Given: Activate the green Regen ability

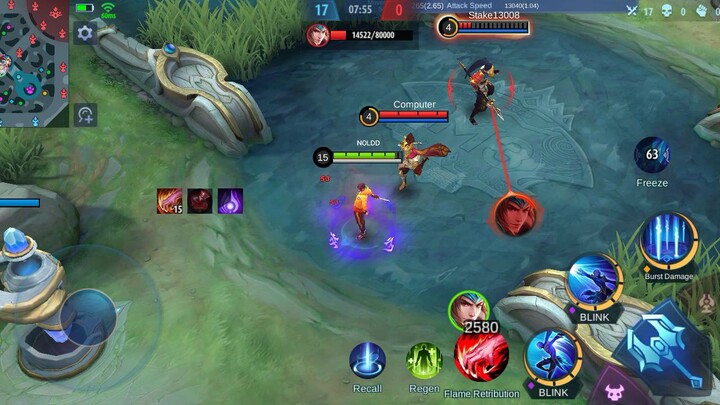Looking at the screenshot, I should 424,360.
